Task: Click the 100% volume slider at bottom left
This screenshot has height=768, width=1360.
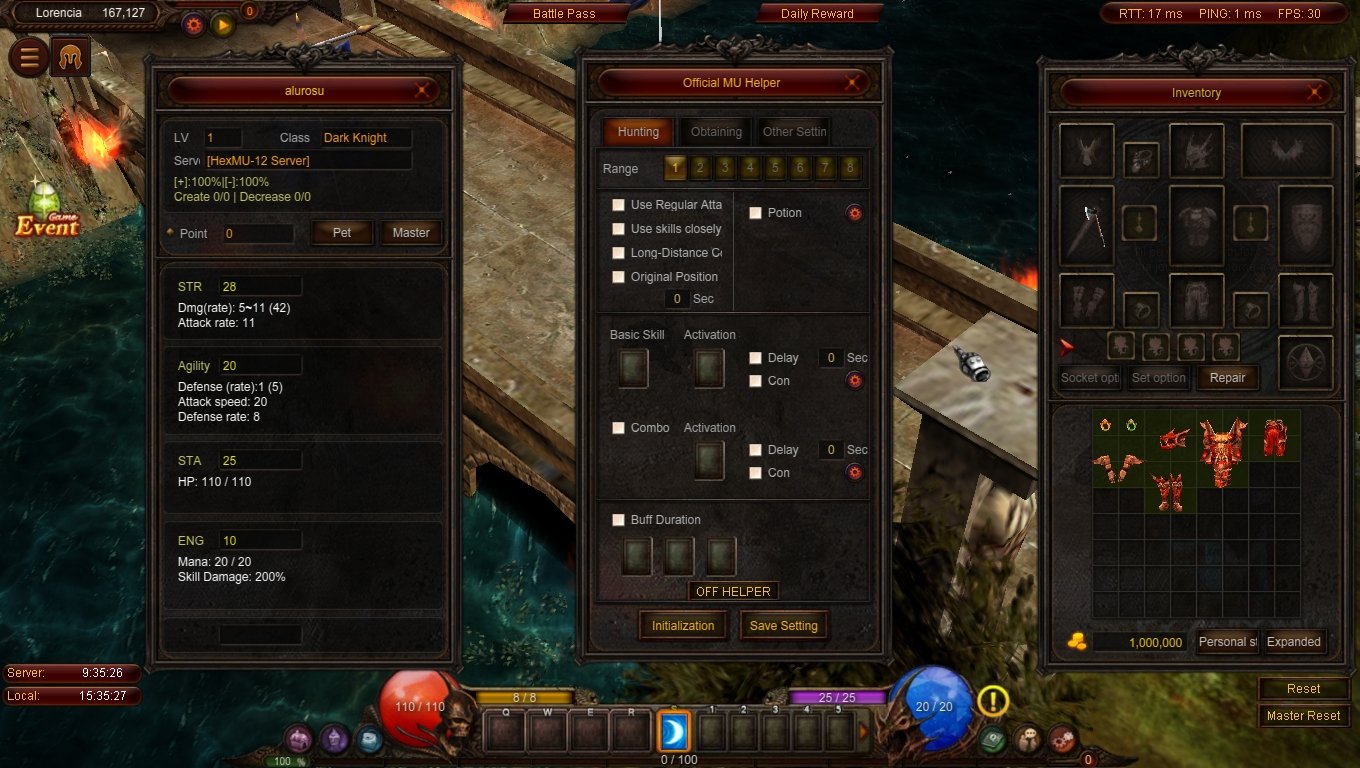Action: coord(285,760)
